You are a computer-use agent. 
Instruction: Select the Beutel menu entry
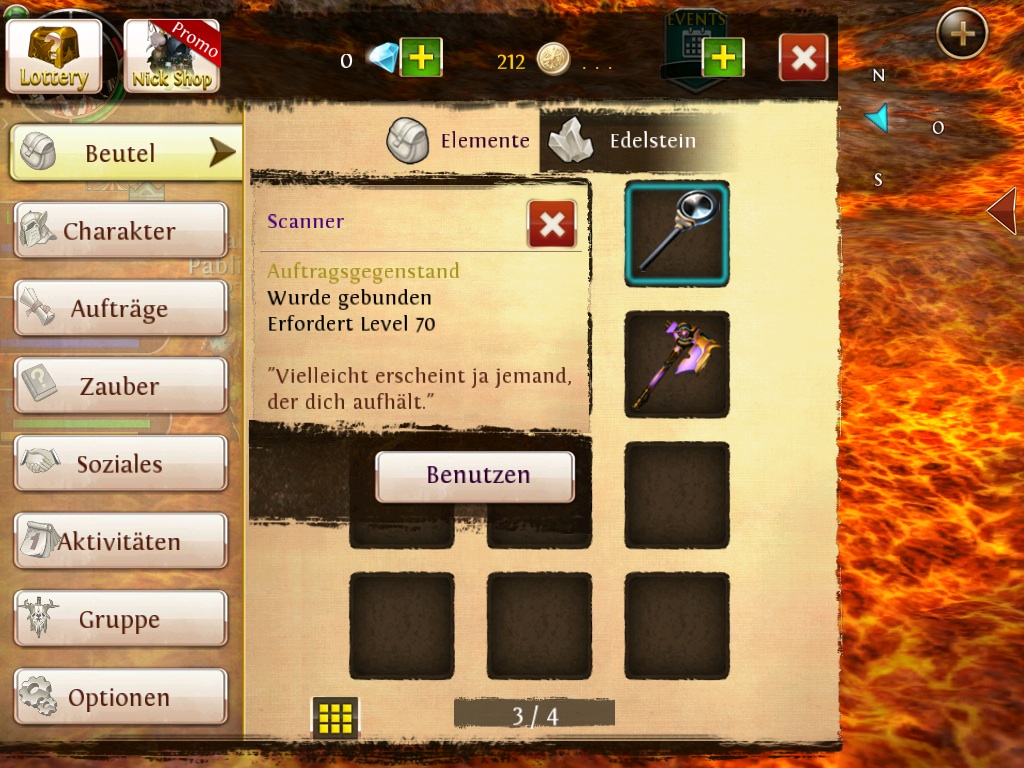[126, 153]
